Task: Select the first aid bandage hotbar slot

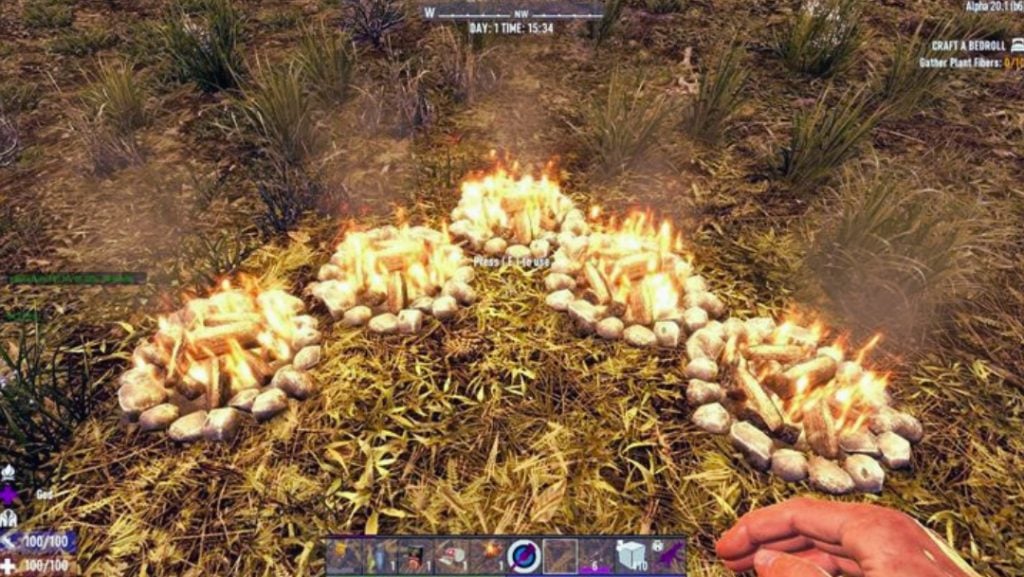Action: tap(453, 555)
